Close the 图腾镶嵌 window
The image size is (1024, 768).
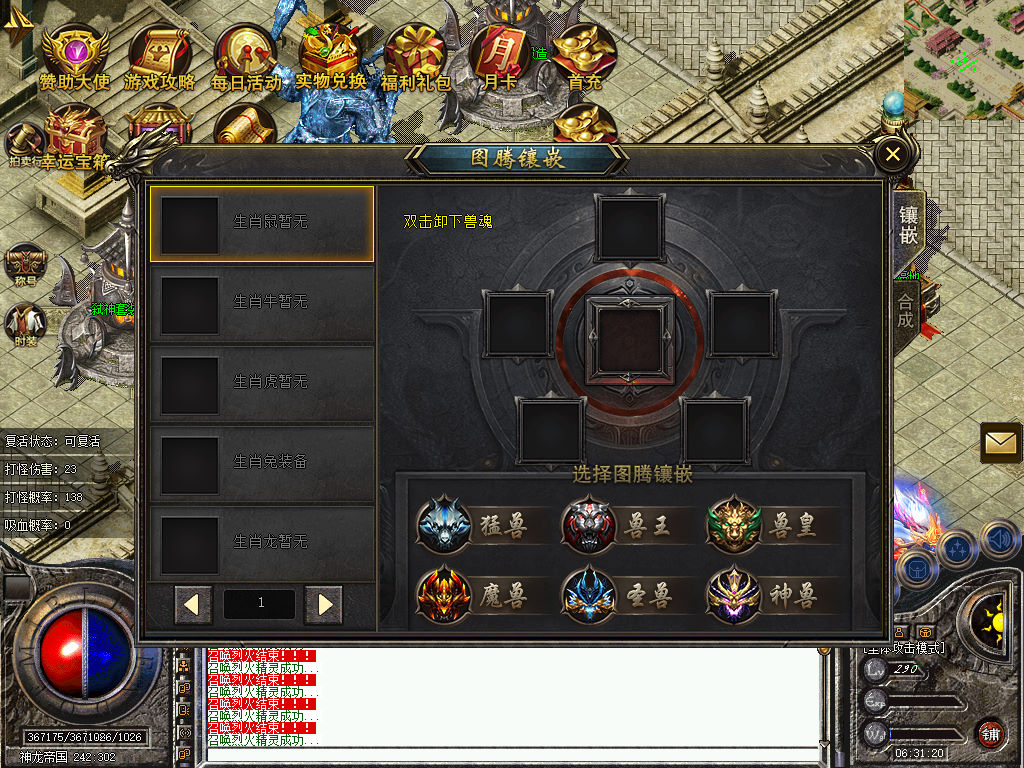(x=892, y=154)
